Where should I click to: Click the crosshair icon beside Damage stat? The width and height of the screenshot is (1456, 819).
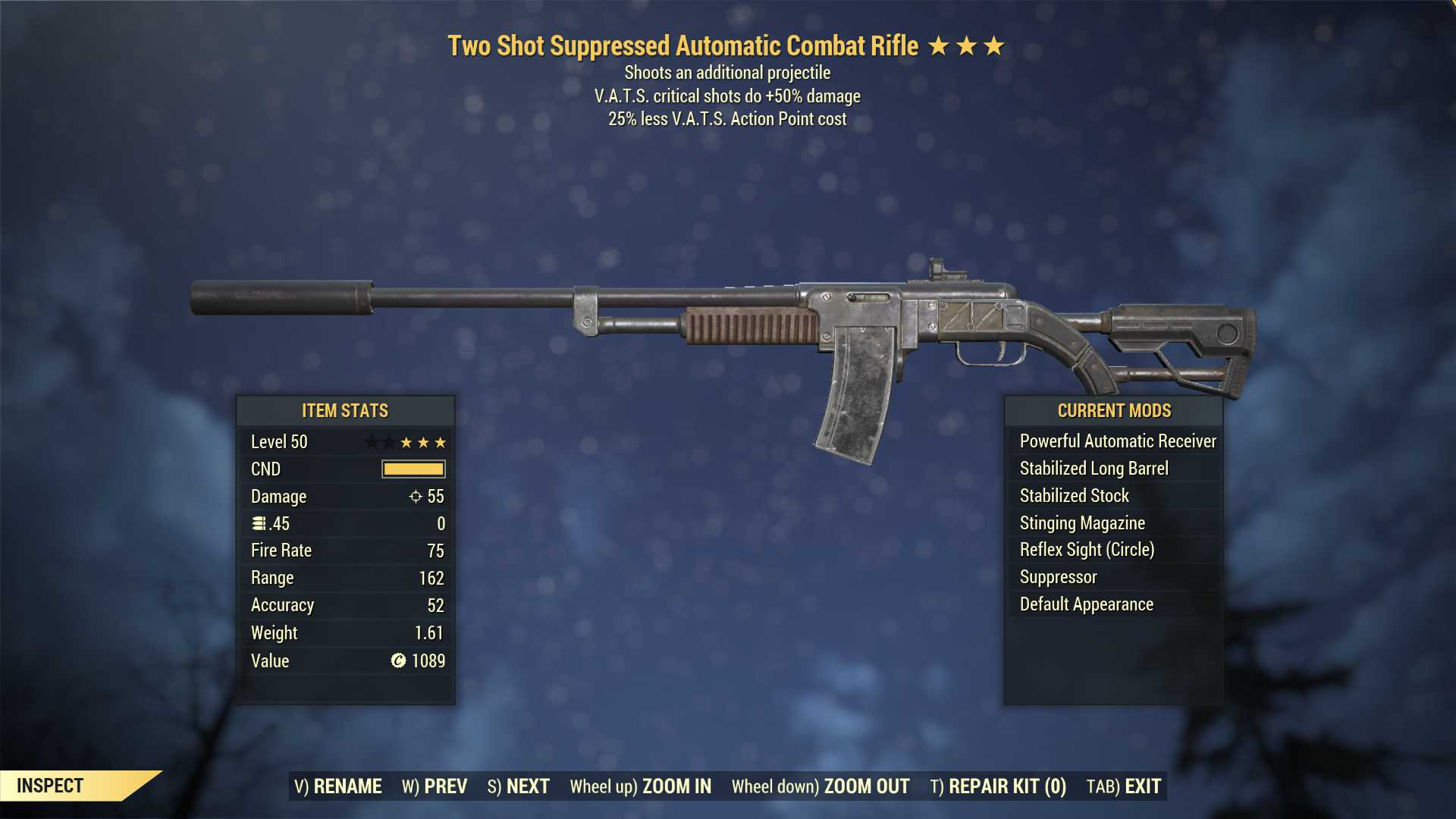(414, 497)
